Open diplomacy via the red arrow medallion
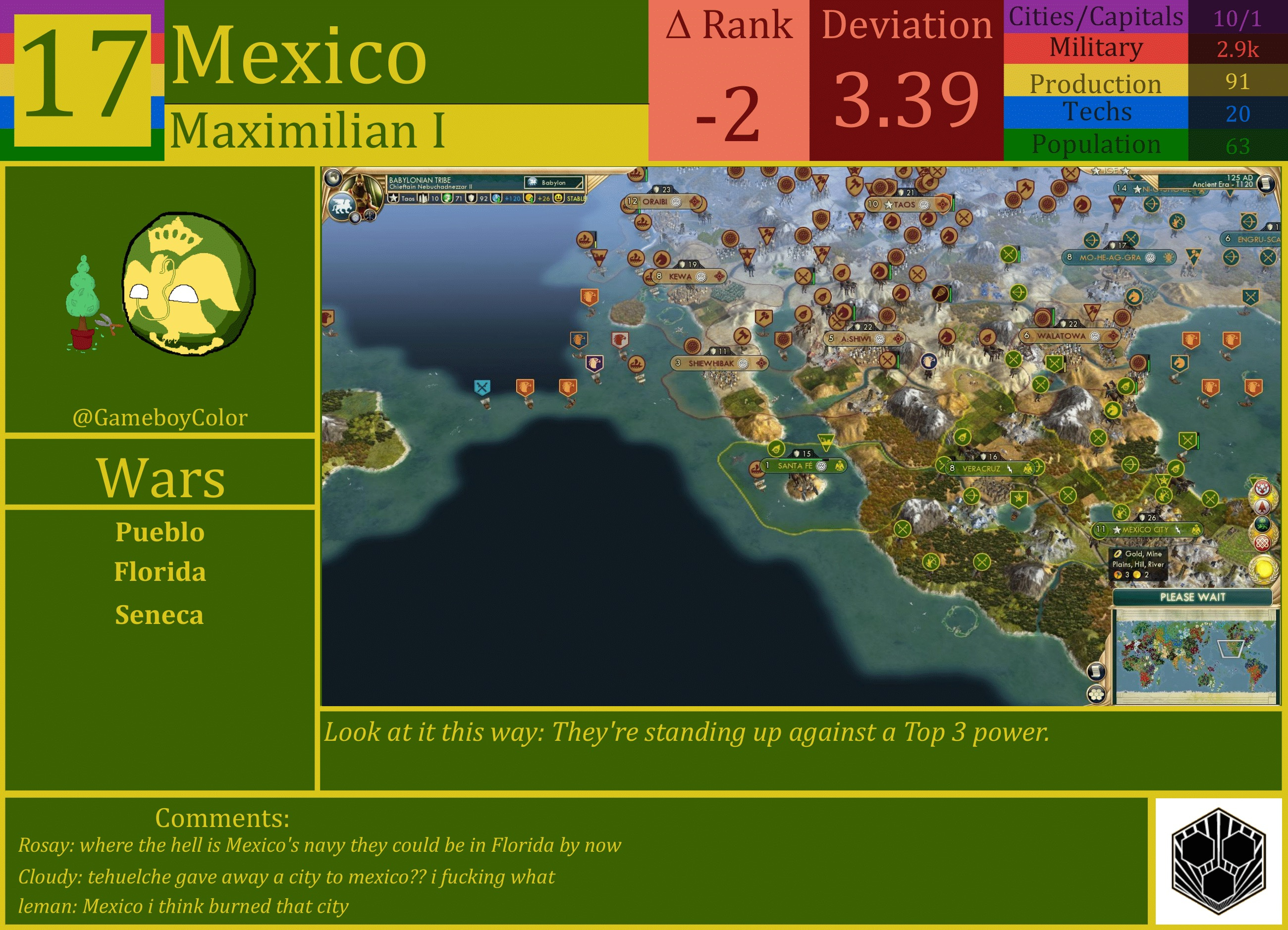 (x=1262, y=507)
